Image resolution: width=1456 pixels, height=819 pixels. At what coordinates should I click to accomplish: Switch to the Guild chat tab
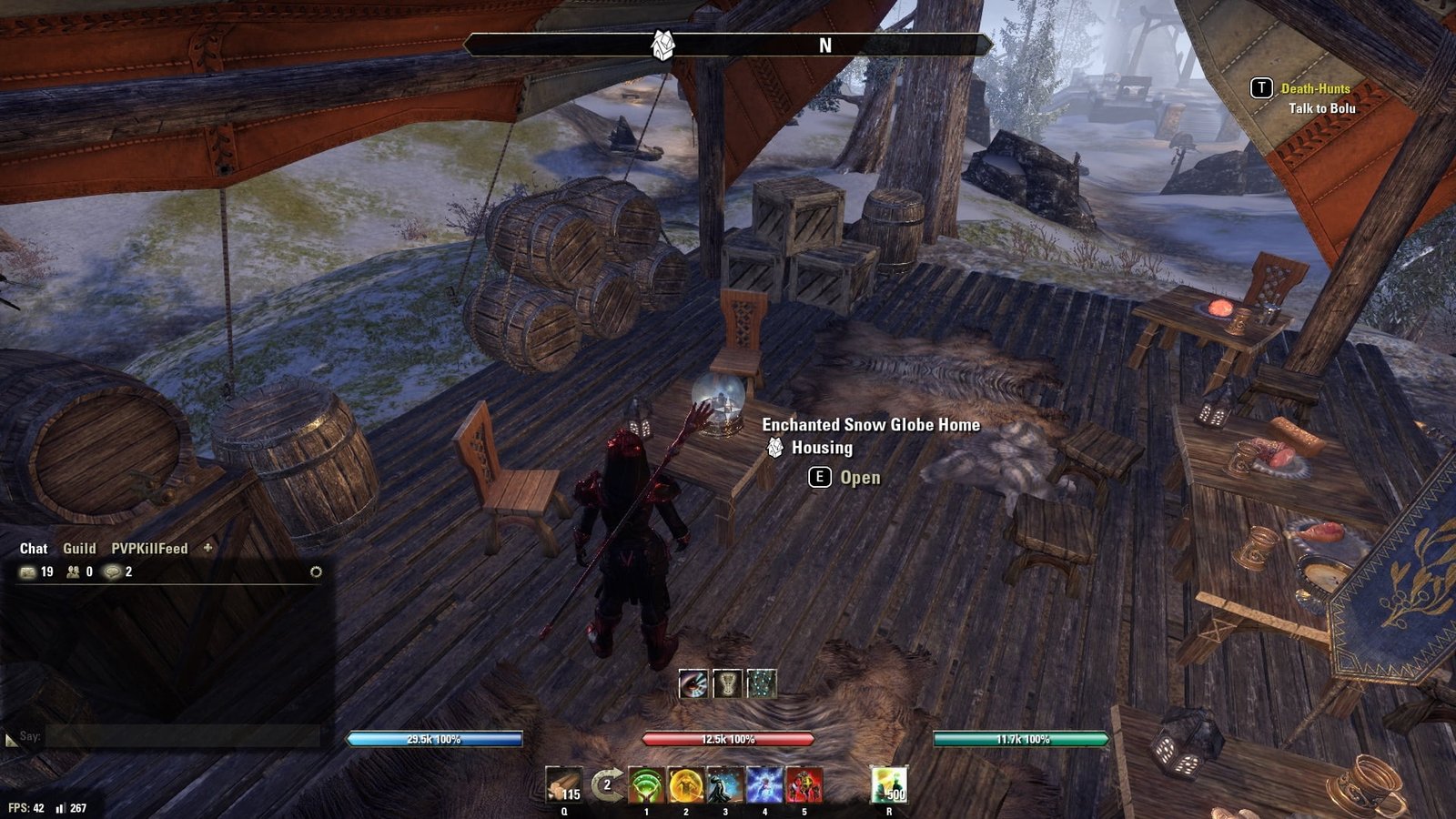click(x=79, y=549)
